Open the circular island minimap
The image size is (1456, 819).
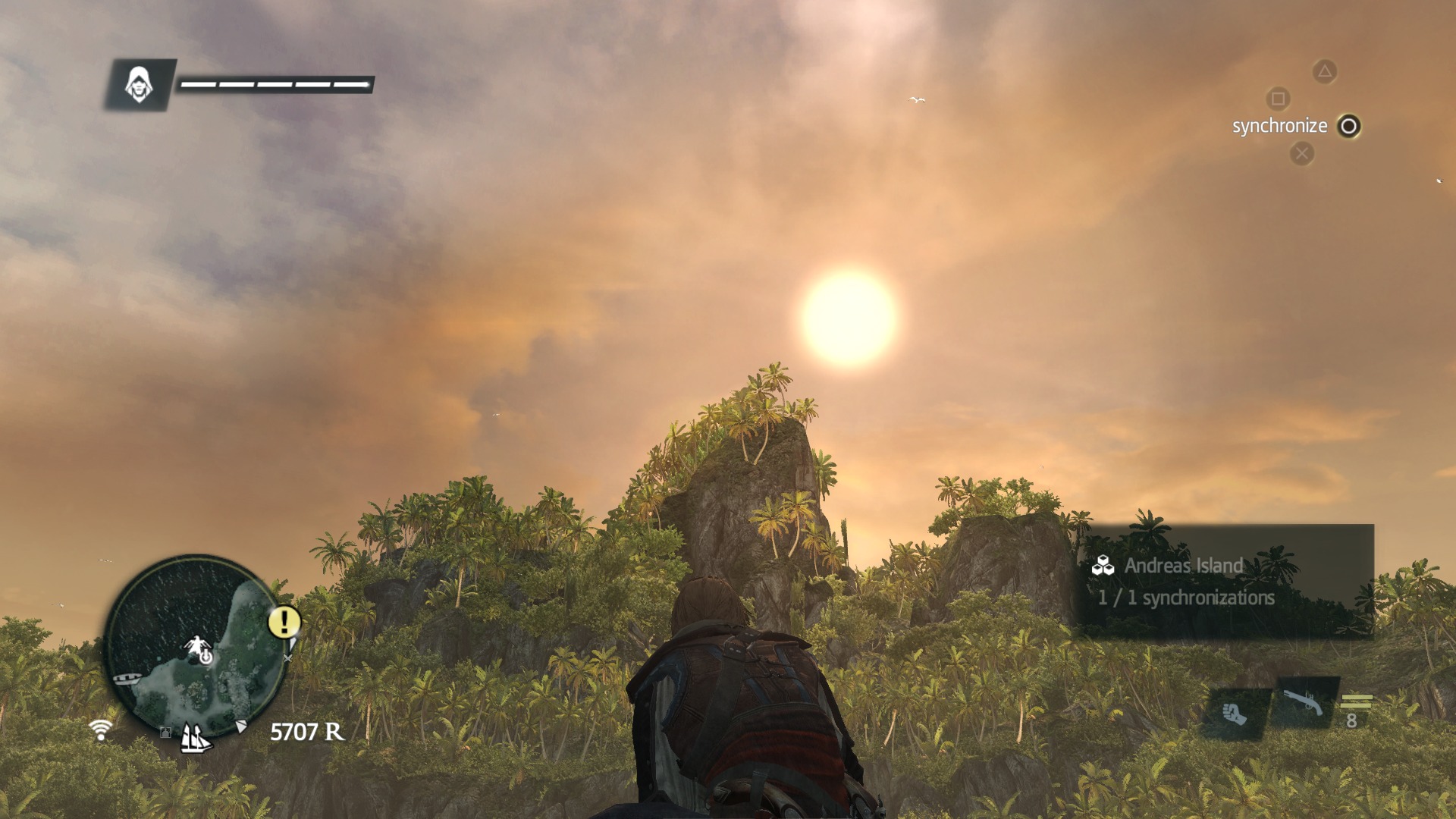[x=196, y=645]
